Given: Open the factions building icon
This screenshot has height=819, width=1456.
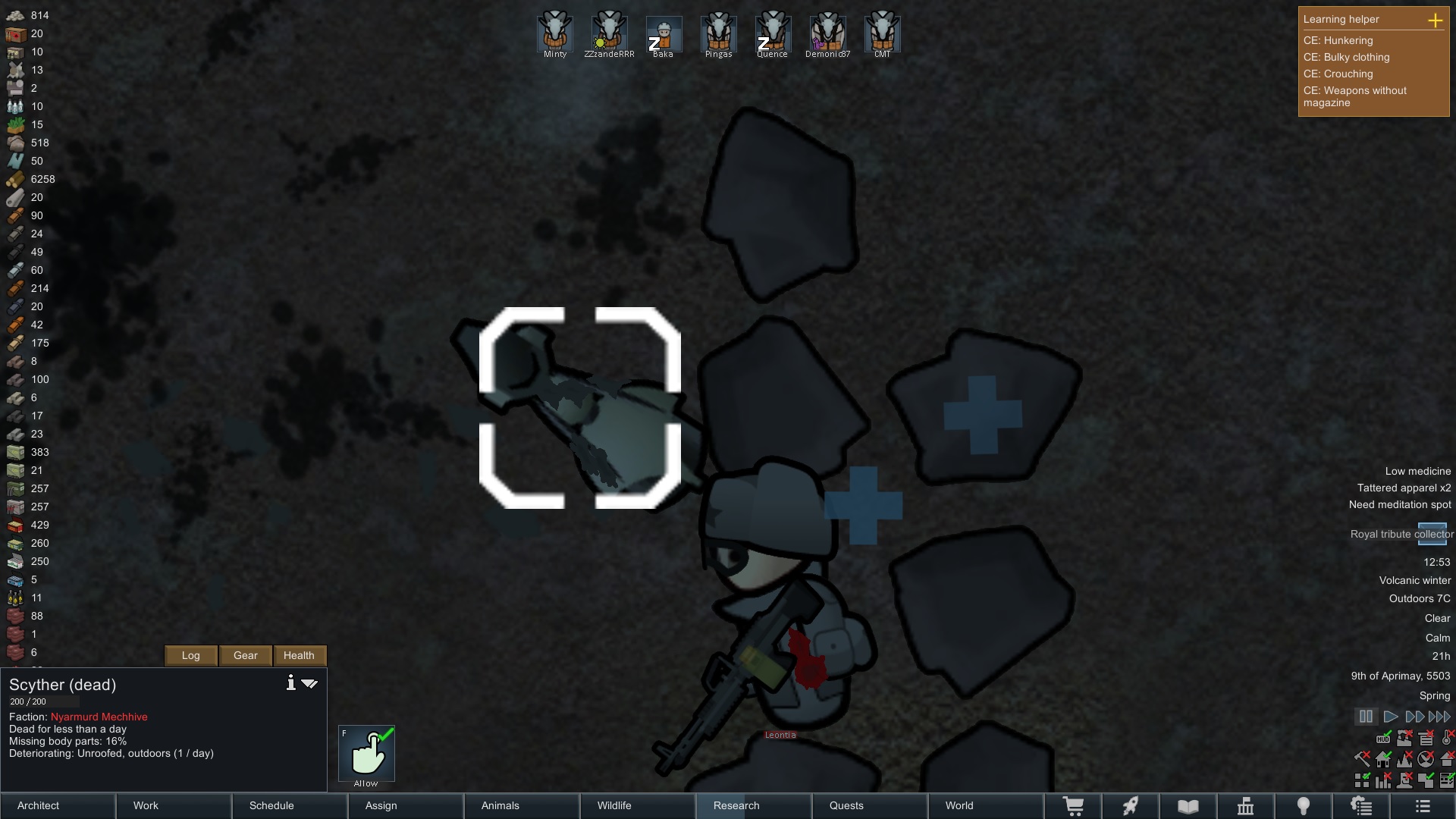Looking at the screenshot, I should [x=1247, y=806].
